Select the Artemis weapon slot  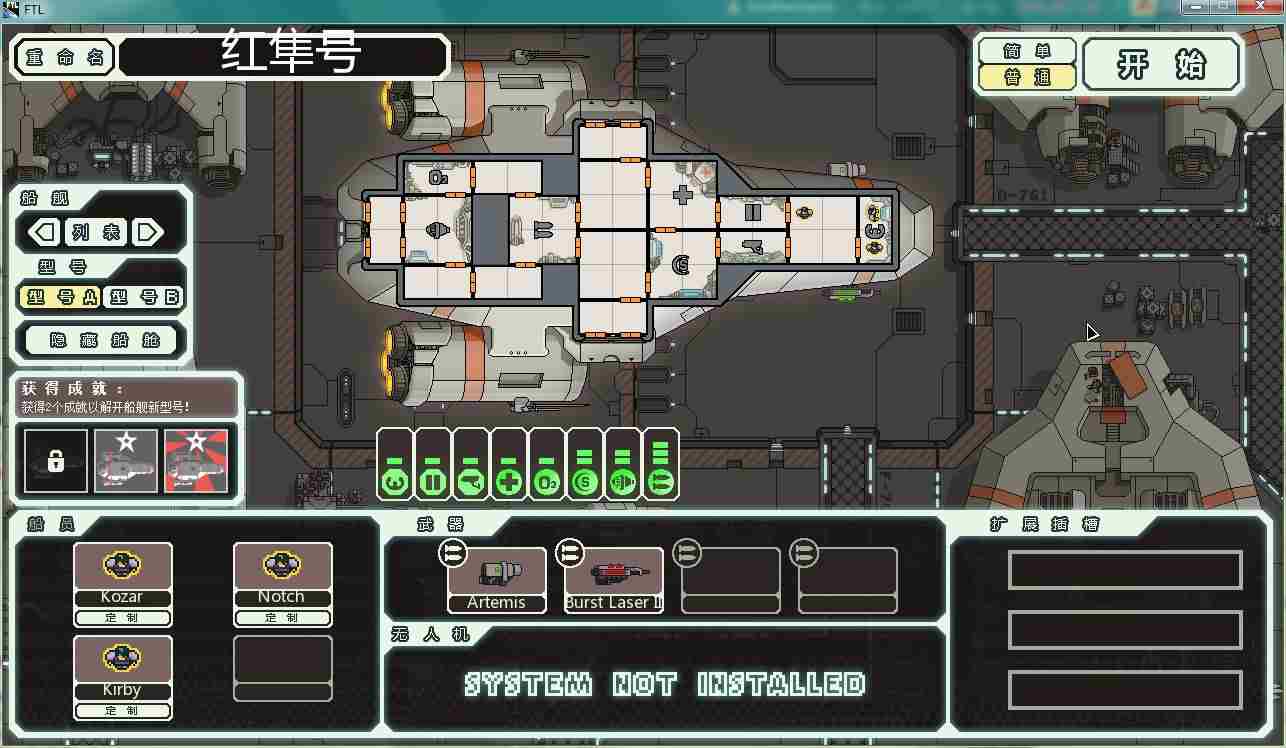click(x=496, y=579)
